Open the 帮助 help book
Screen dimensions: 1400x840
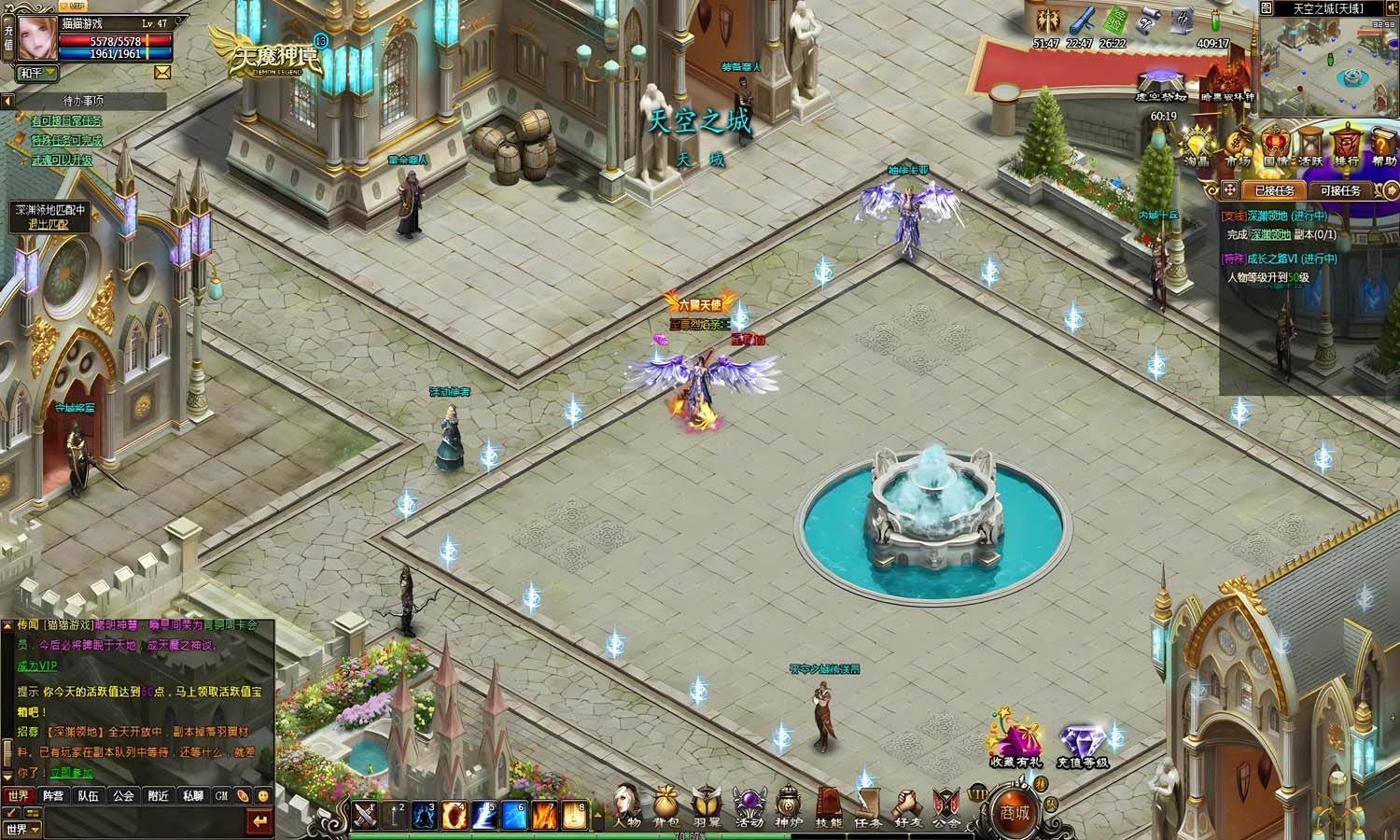click(1384, 147)
